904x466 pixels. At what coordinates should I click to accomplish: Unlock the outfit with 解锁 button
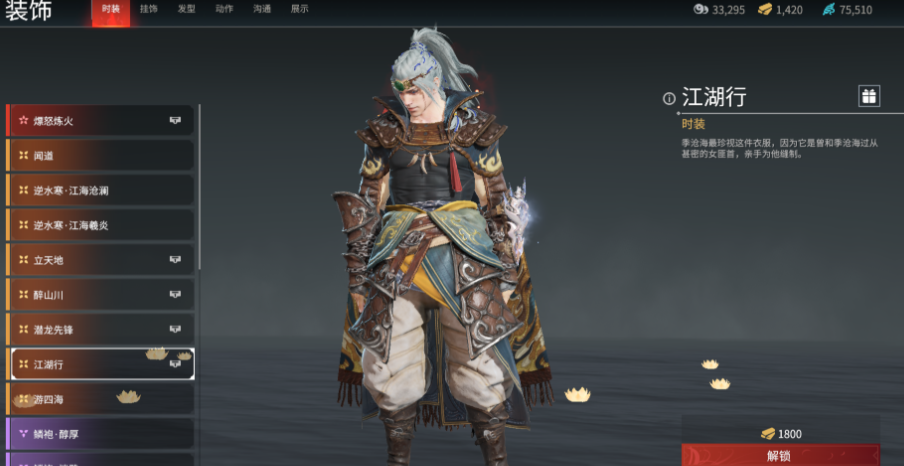click(x=780, y=455)
